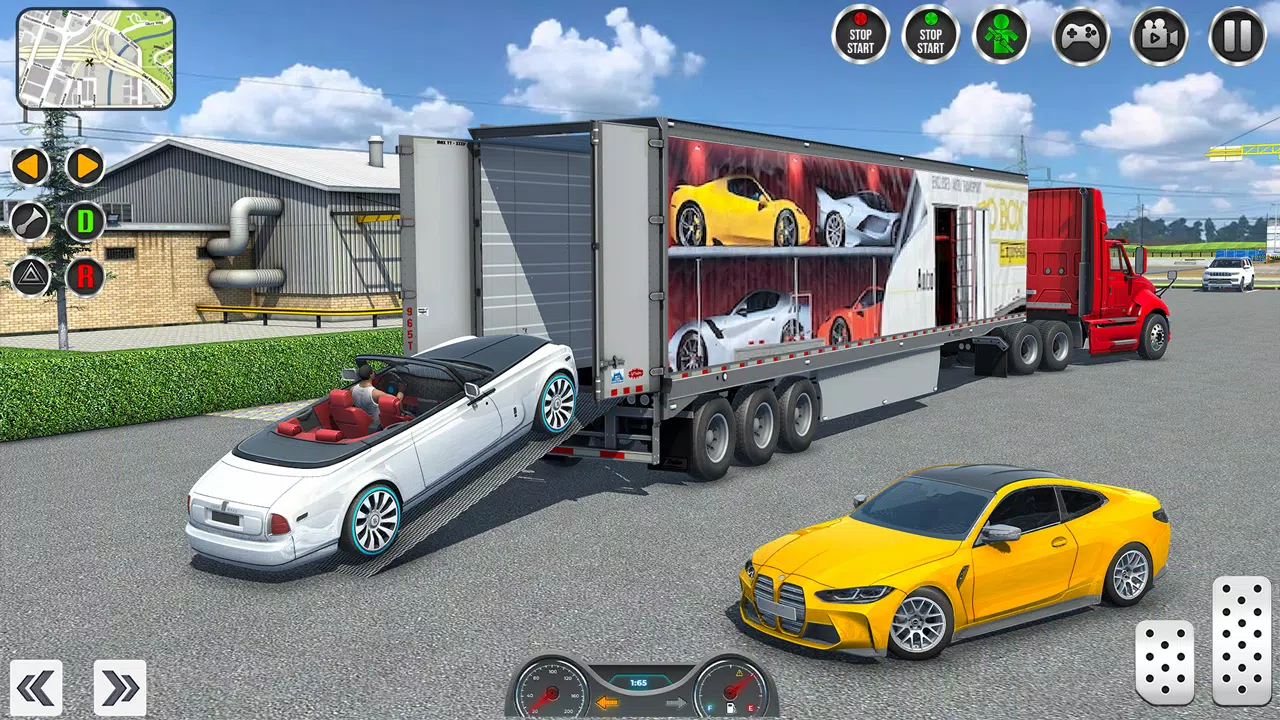Toggle the red STOP START engine switch
Viewport: 1280px width, 720px height.
coord(860,35)
